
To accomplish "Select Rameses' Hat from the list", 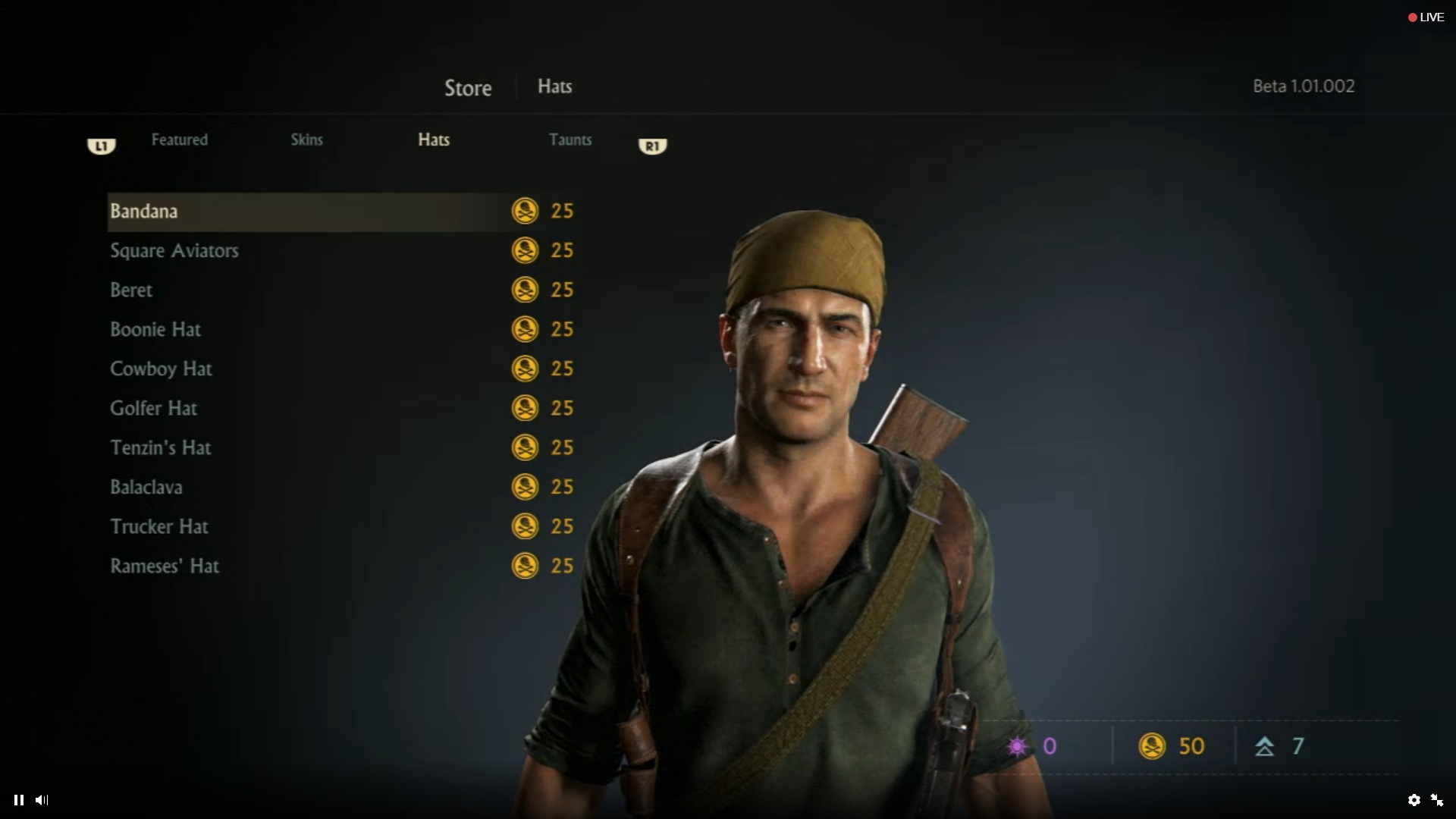I will pyautogui.click(x=165, y=566).
